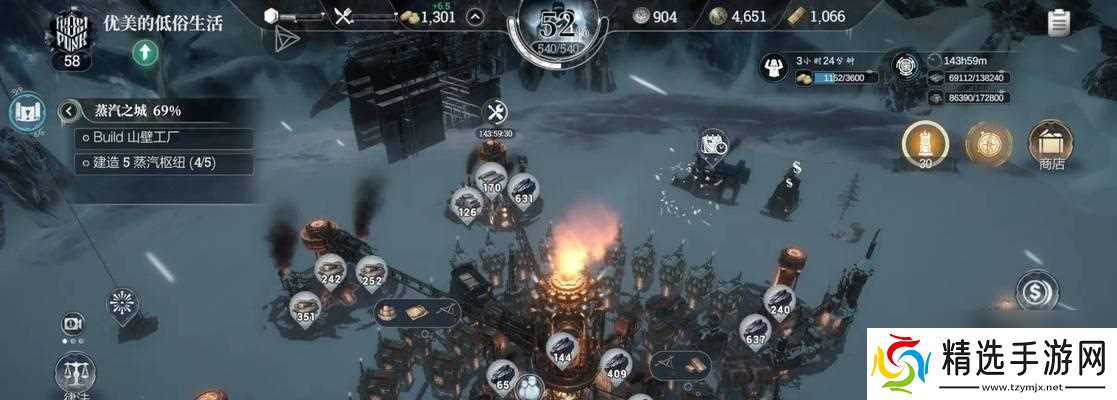1117x400 pixels.
Task: Tap the calendar clock marker
Action: pos(714,143)
